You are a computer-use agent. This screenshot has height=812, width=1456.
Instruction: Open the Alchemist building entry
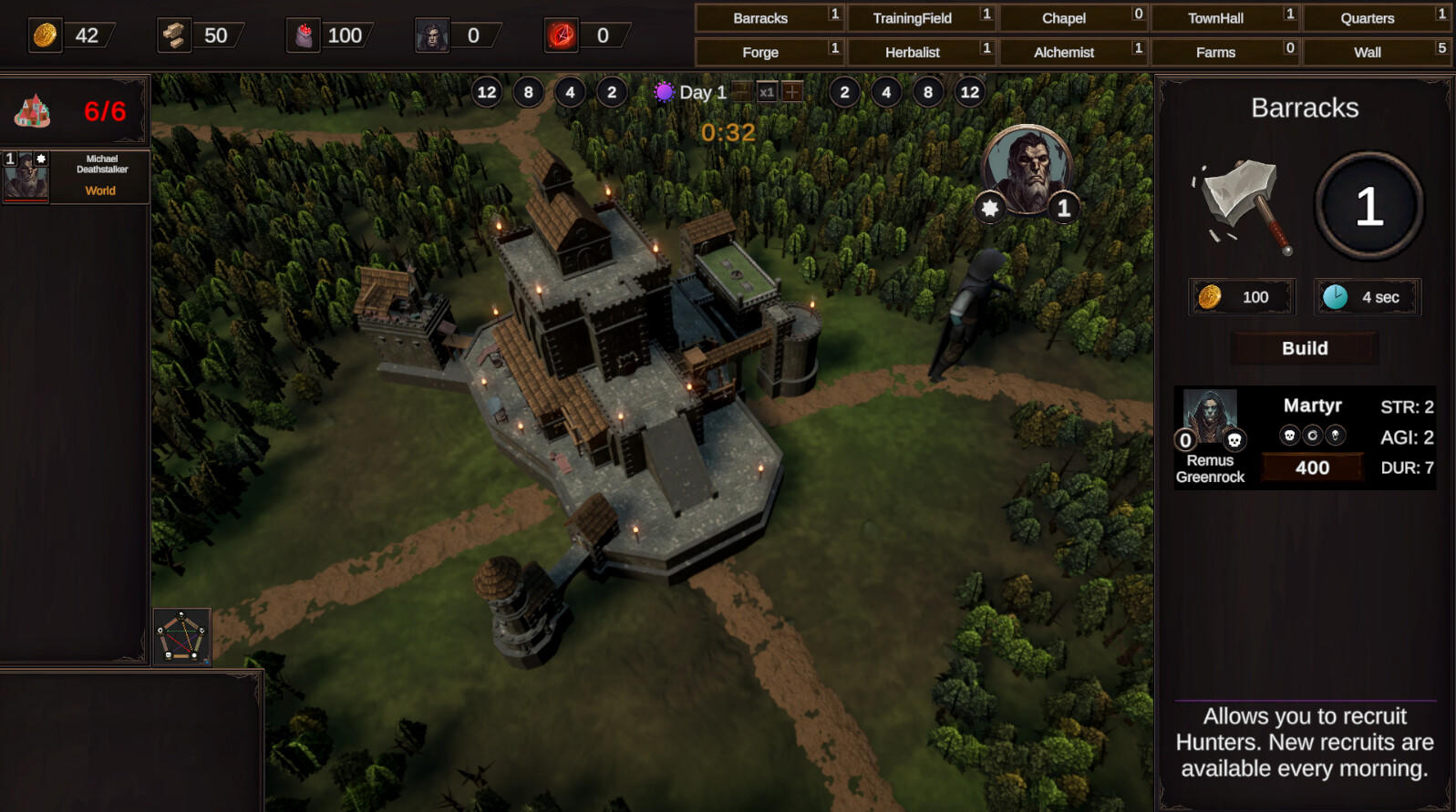pos(1063,52)
